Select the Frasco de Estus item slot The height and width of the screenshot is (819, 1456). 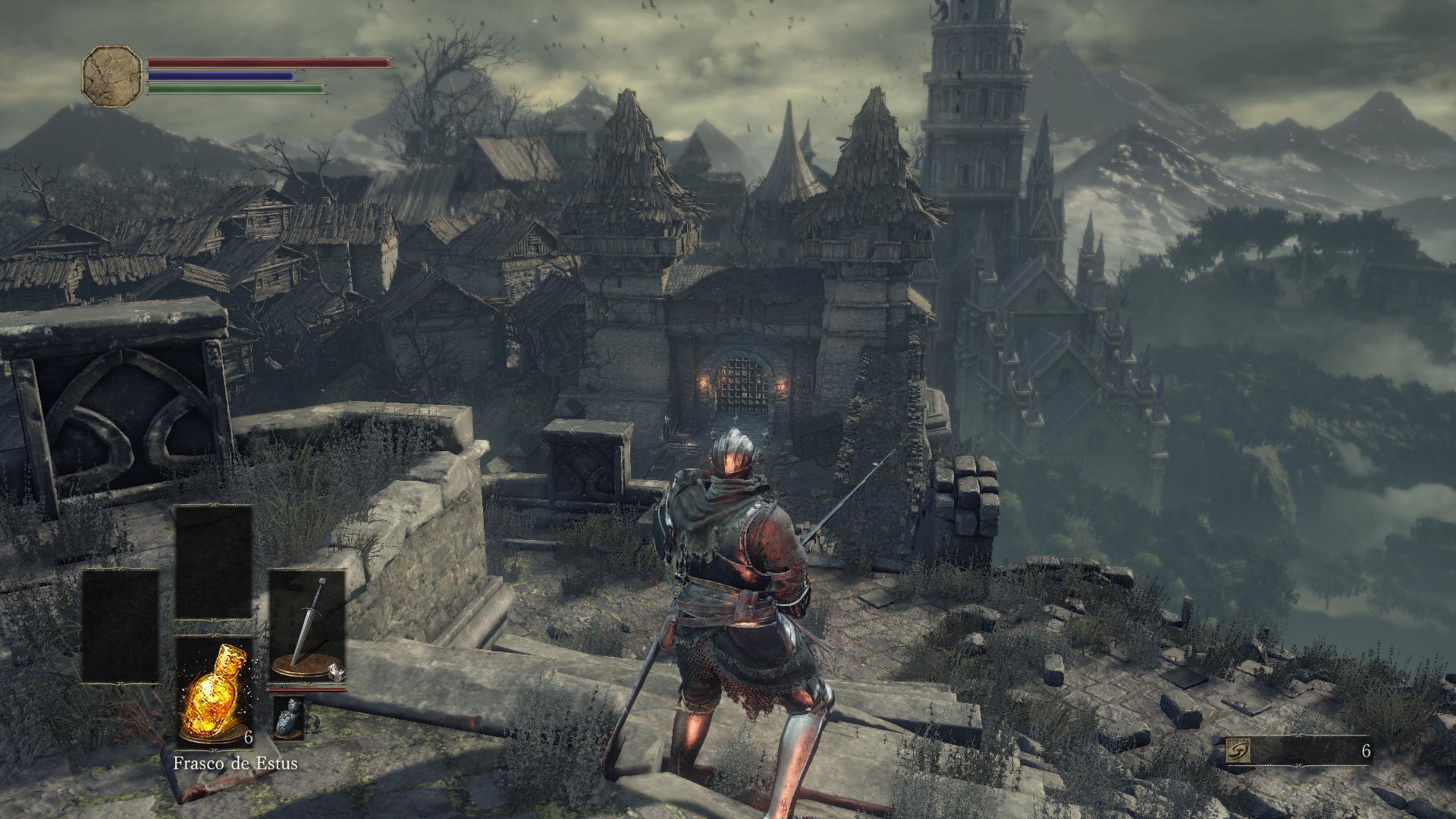(x=214, y=692)
